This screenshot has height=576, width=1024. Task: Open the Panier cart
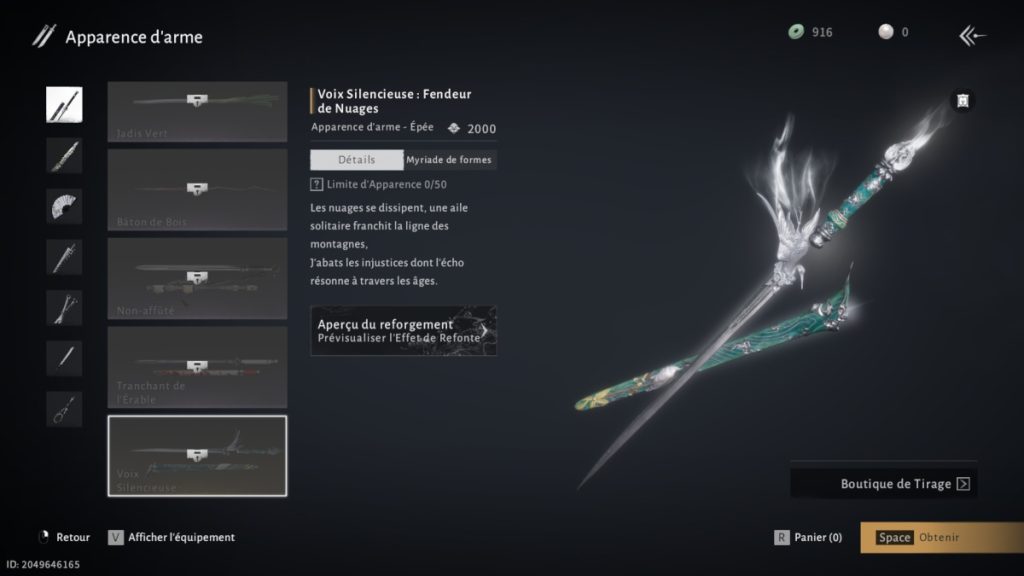coord(809,537)
